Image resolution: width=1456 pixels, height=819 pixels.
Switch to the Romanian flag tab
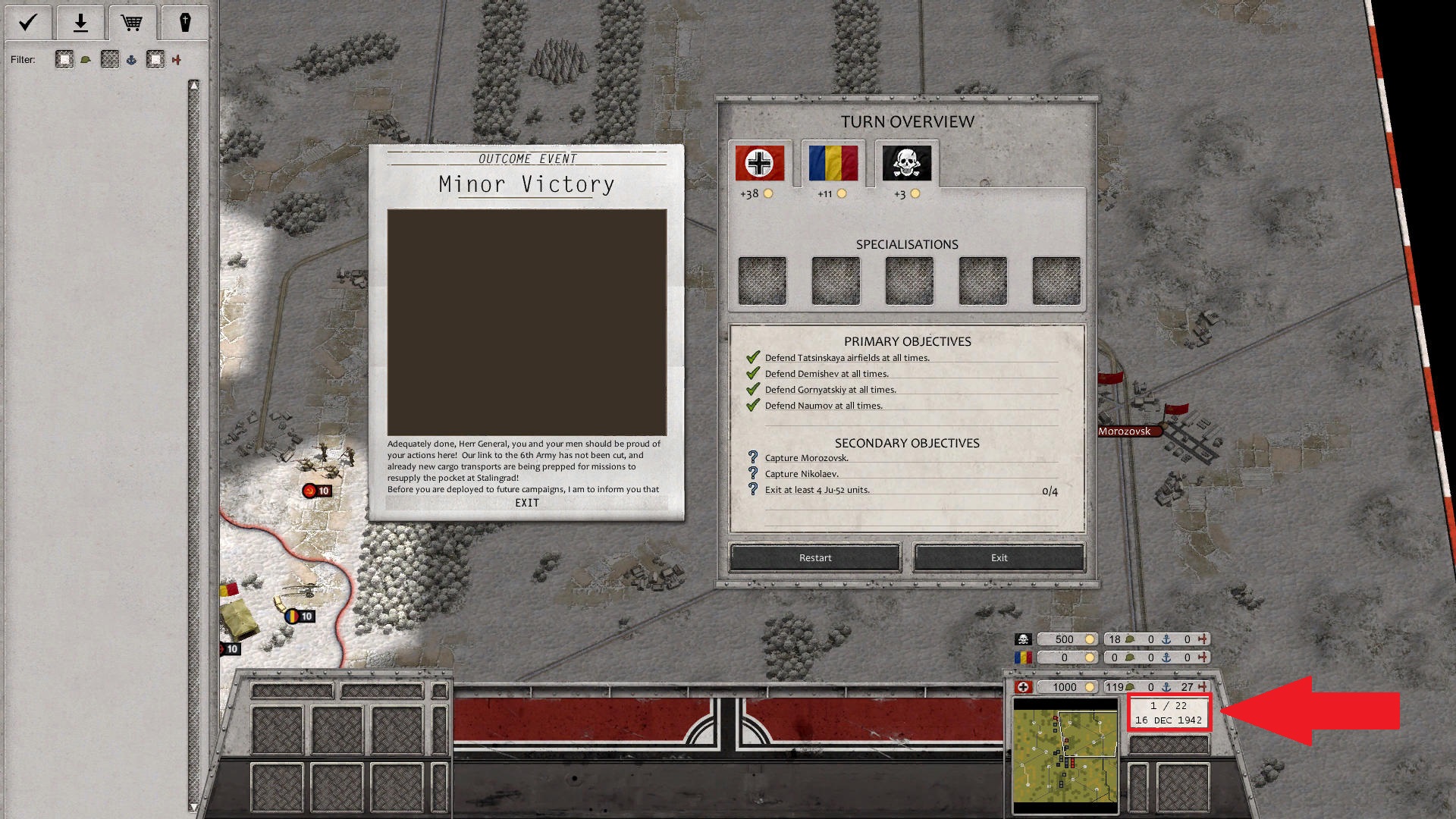[833, 163]
